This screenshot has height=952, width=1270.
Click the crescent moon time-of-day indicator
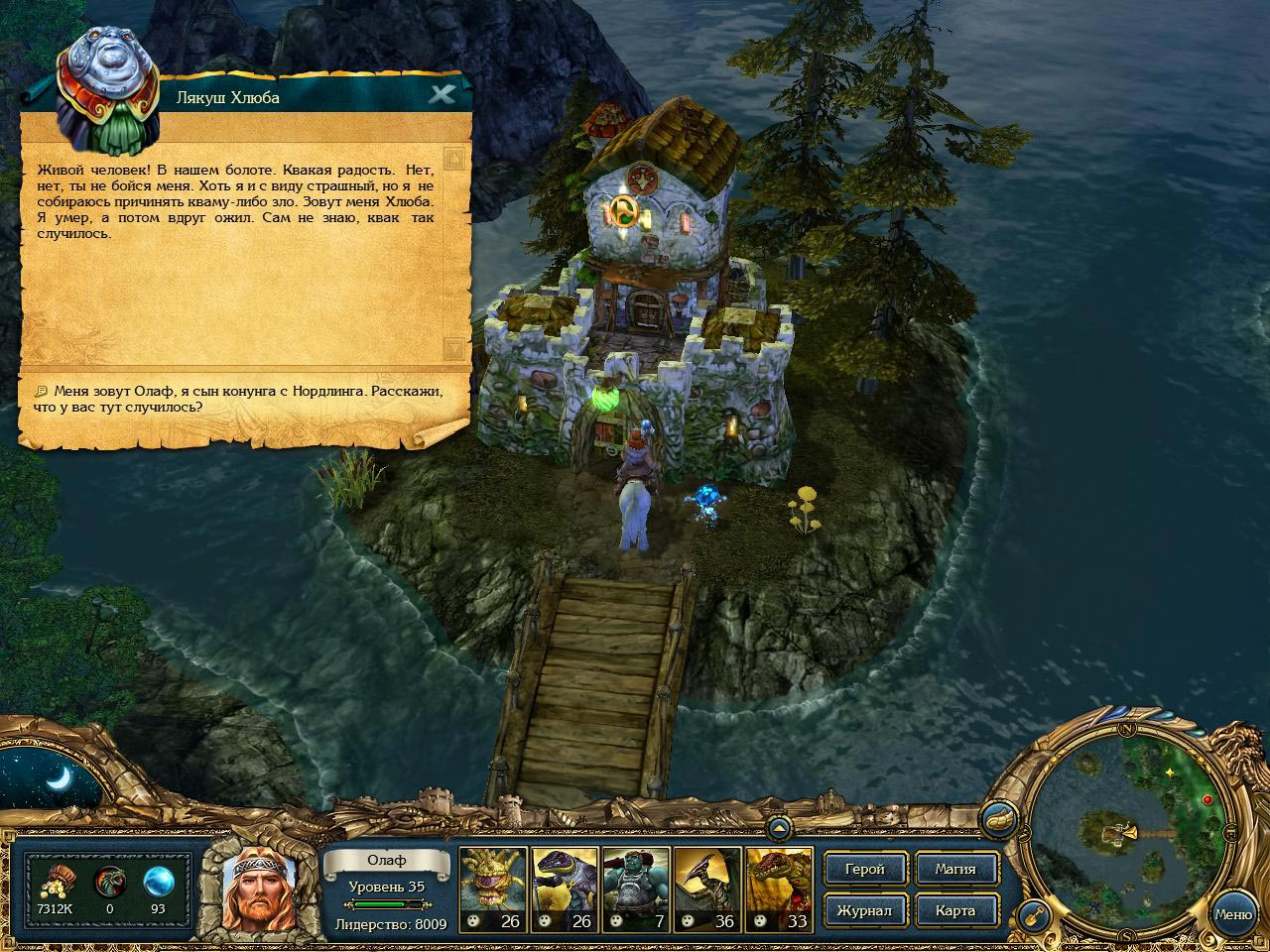(57, 776)
